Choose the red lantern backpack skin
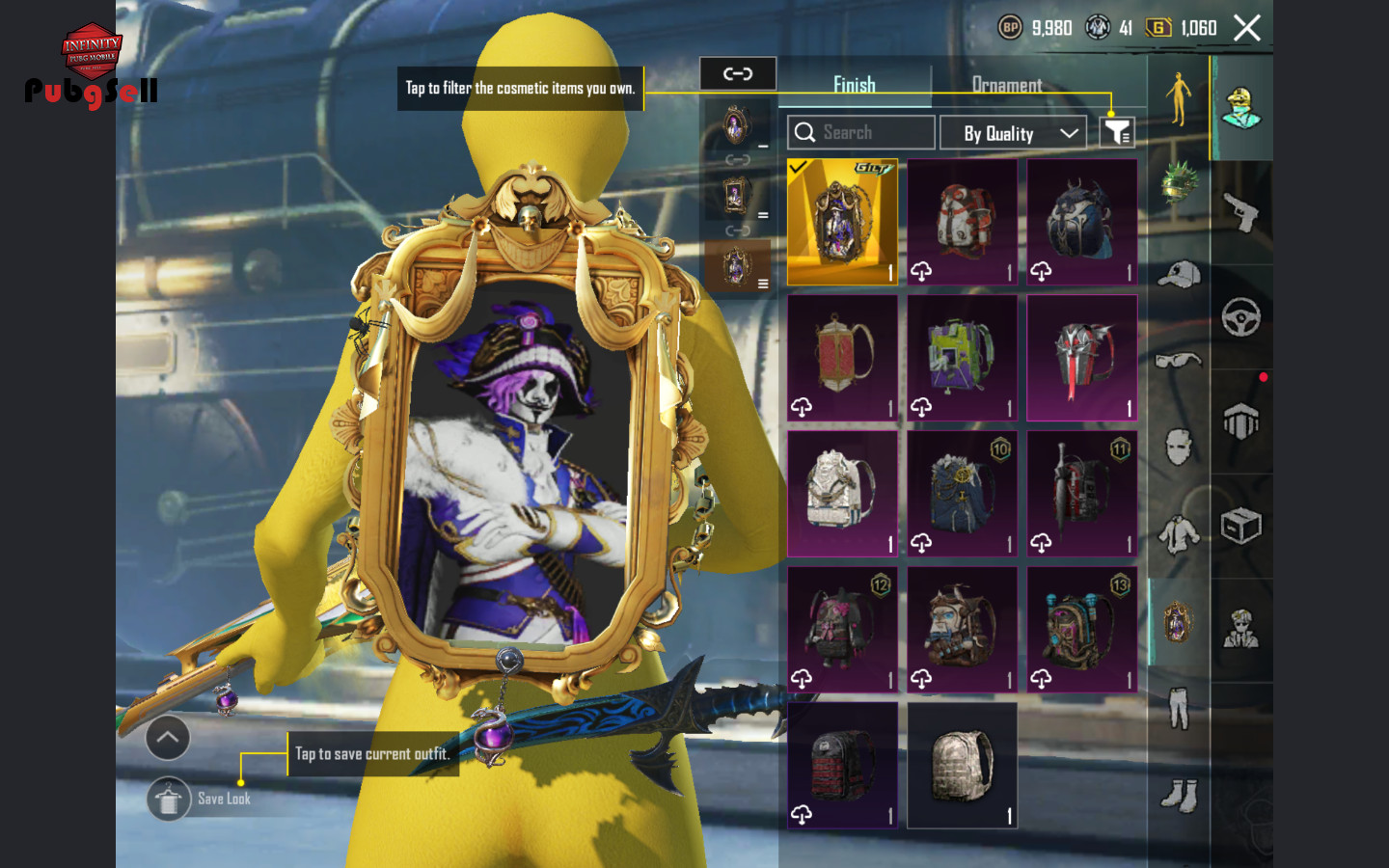 click(x=842, y=358)
